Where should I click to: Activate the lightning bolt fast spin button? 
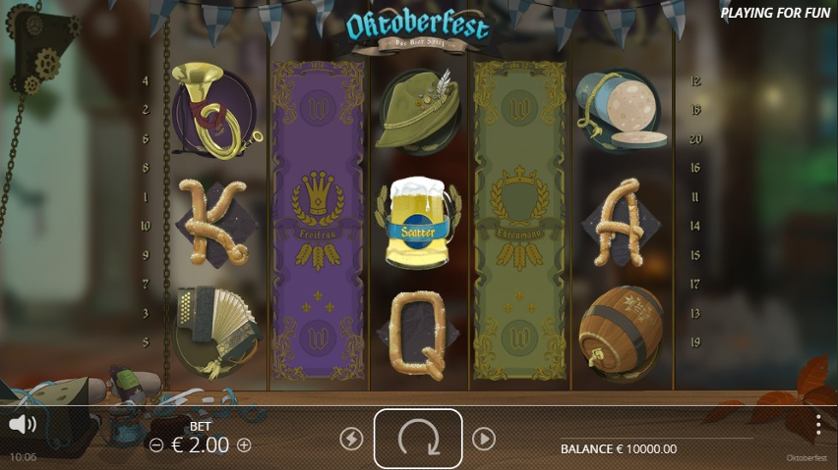click(351, 438)
